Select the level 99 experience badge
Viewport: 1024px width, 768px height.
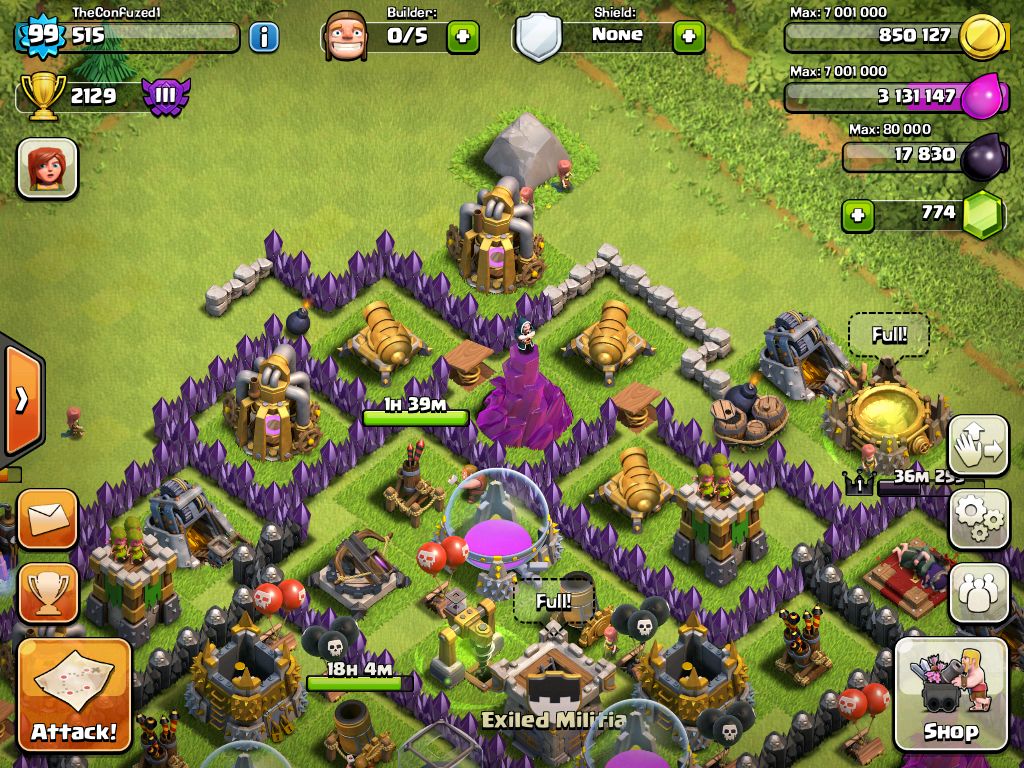tap(42, 36)
